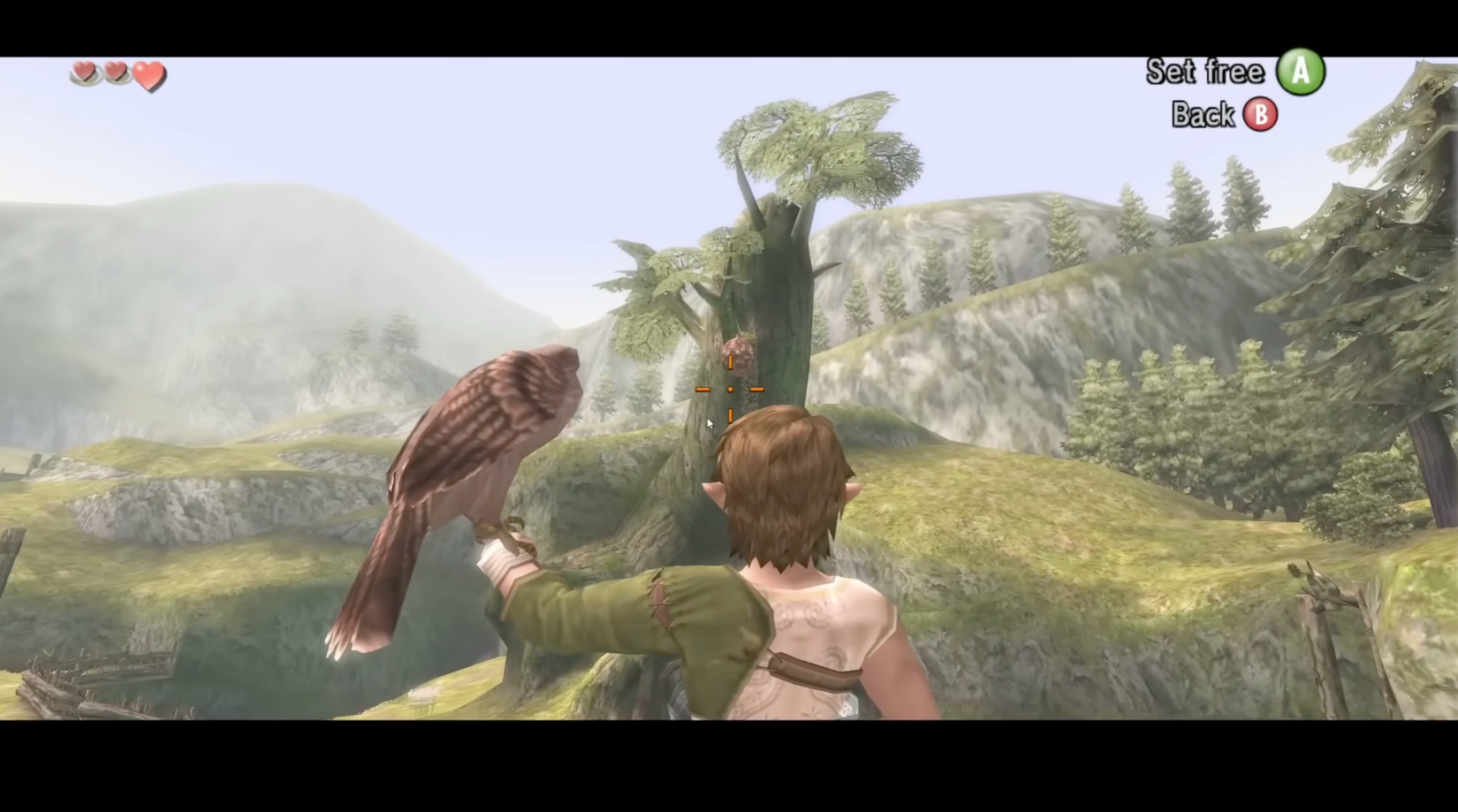Click the red B button icon
Image resolution: width=1458 pixels, height=812 pixels.
pos(1261,115)
